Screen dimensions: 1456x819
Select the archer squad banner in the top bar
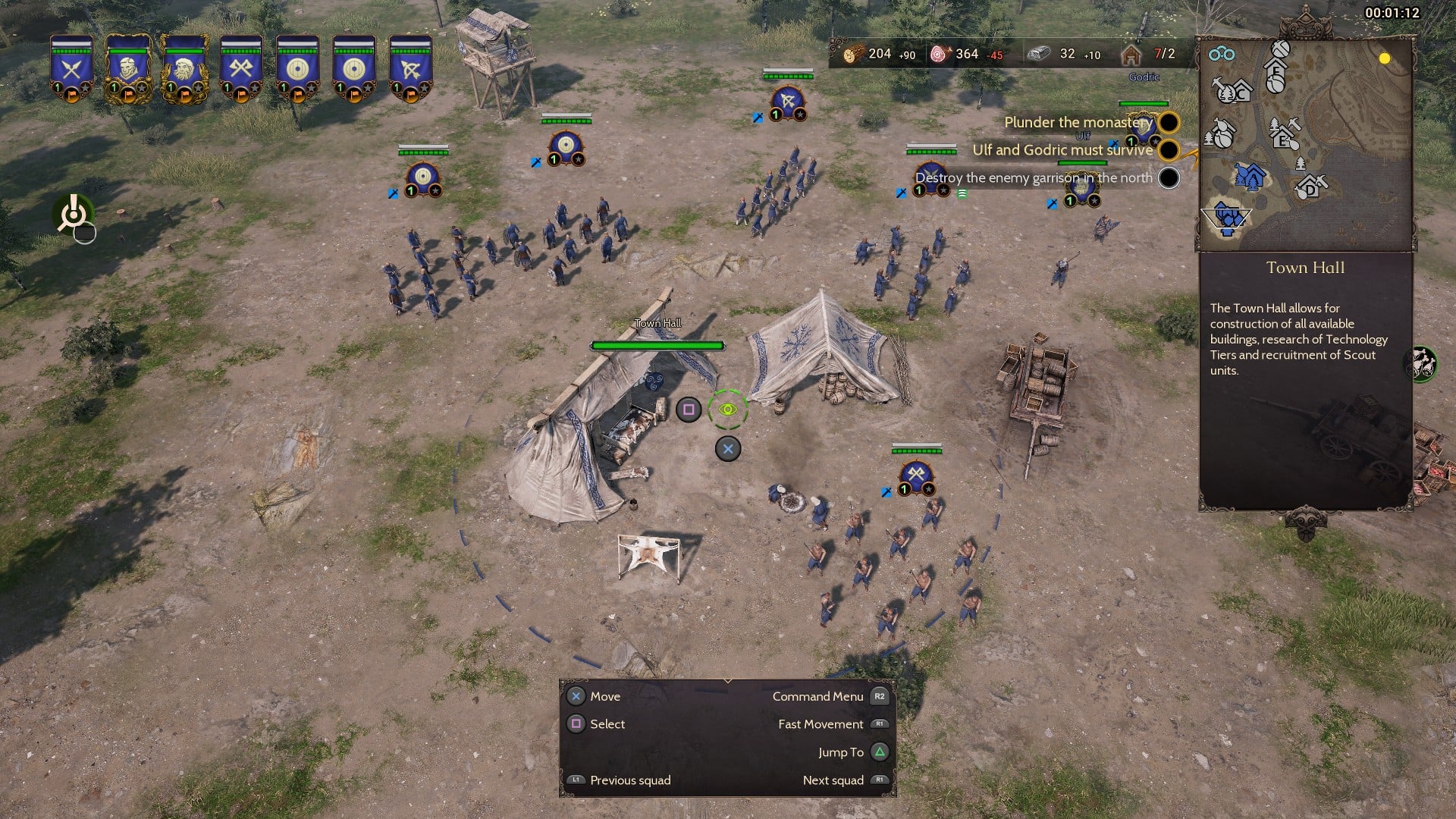coord(410,68)
